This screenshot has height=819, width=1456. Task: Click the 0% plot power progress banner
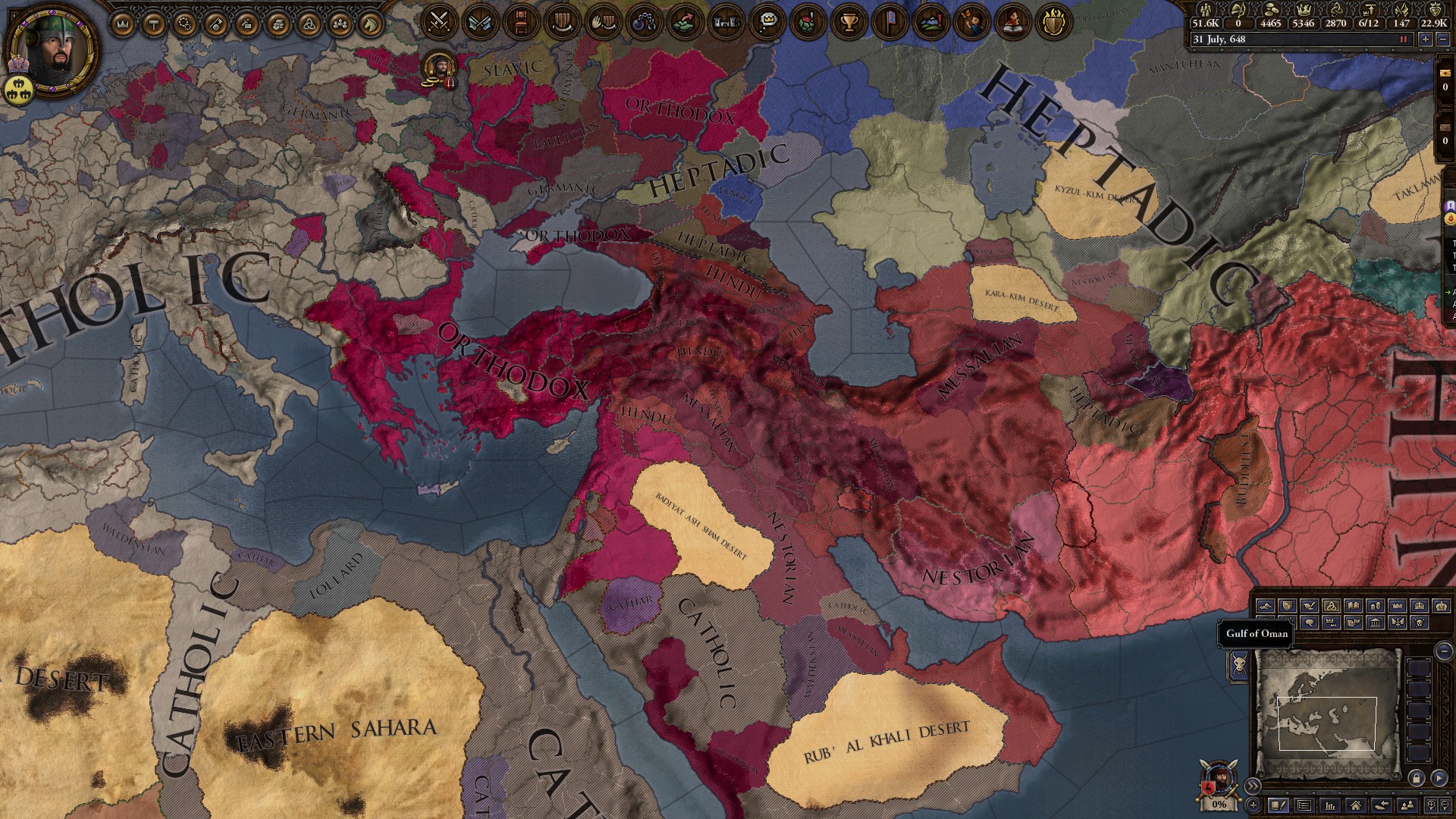tap(1219, 805)
